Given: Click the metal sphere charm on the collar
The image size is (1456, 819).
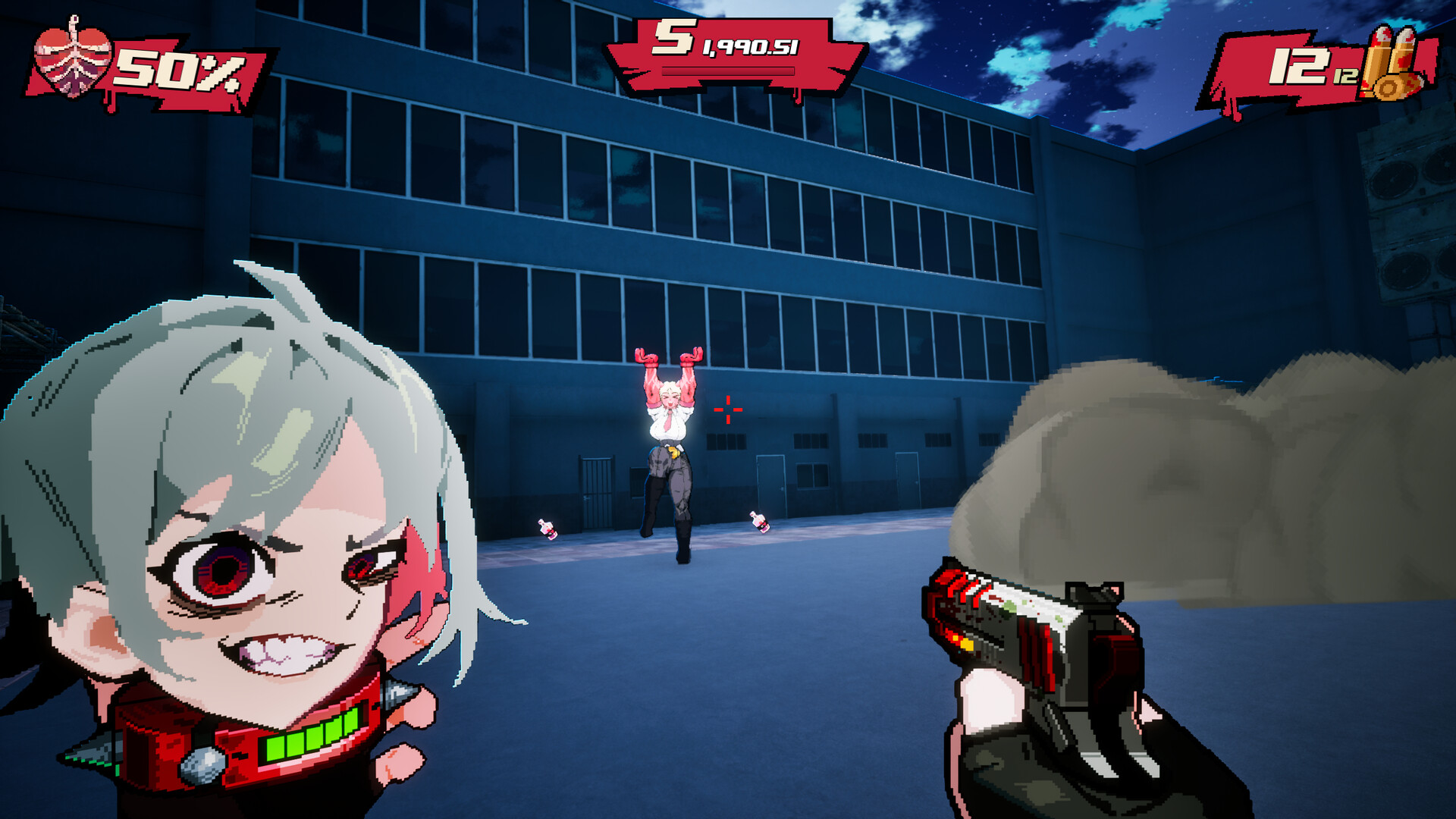Looking at the screenshot, I should [x=202, y=766].
